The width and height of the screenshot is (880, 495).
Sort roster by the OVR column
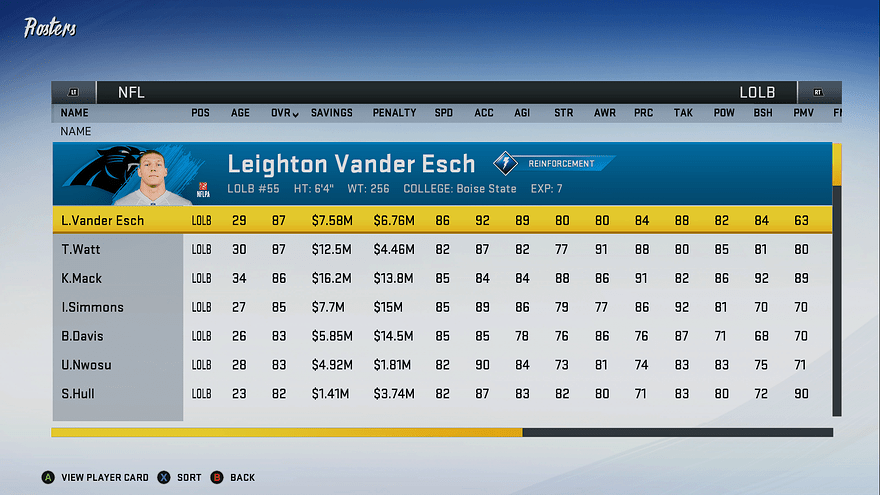[284, 113]
